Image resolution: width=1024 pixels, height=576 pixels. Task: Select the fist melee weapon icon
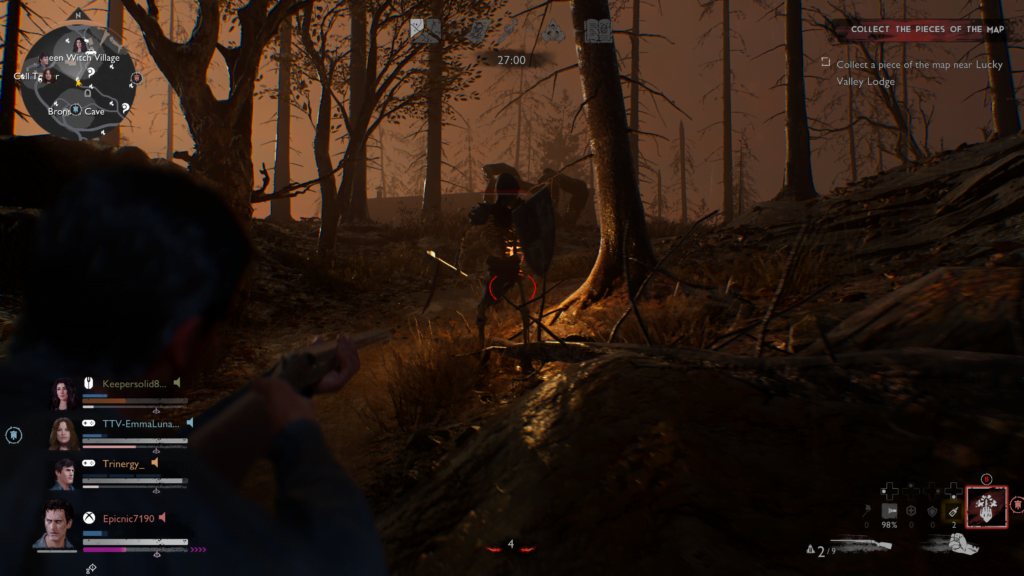[954, 545]
